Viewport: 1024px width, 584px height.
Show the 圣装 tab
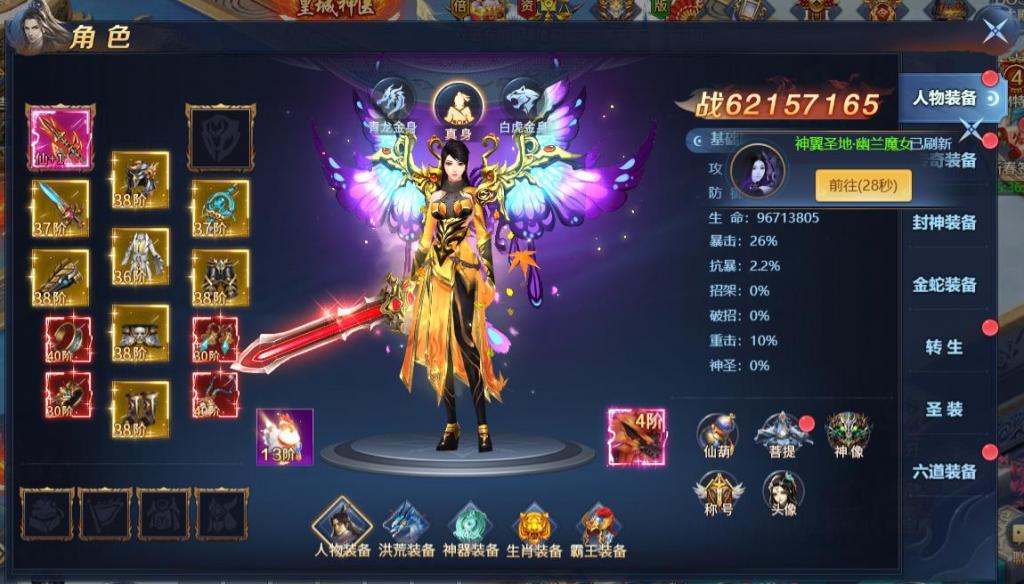click(x=944, y=409)
